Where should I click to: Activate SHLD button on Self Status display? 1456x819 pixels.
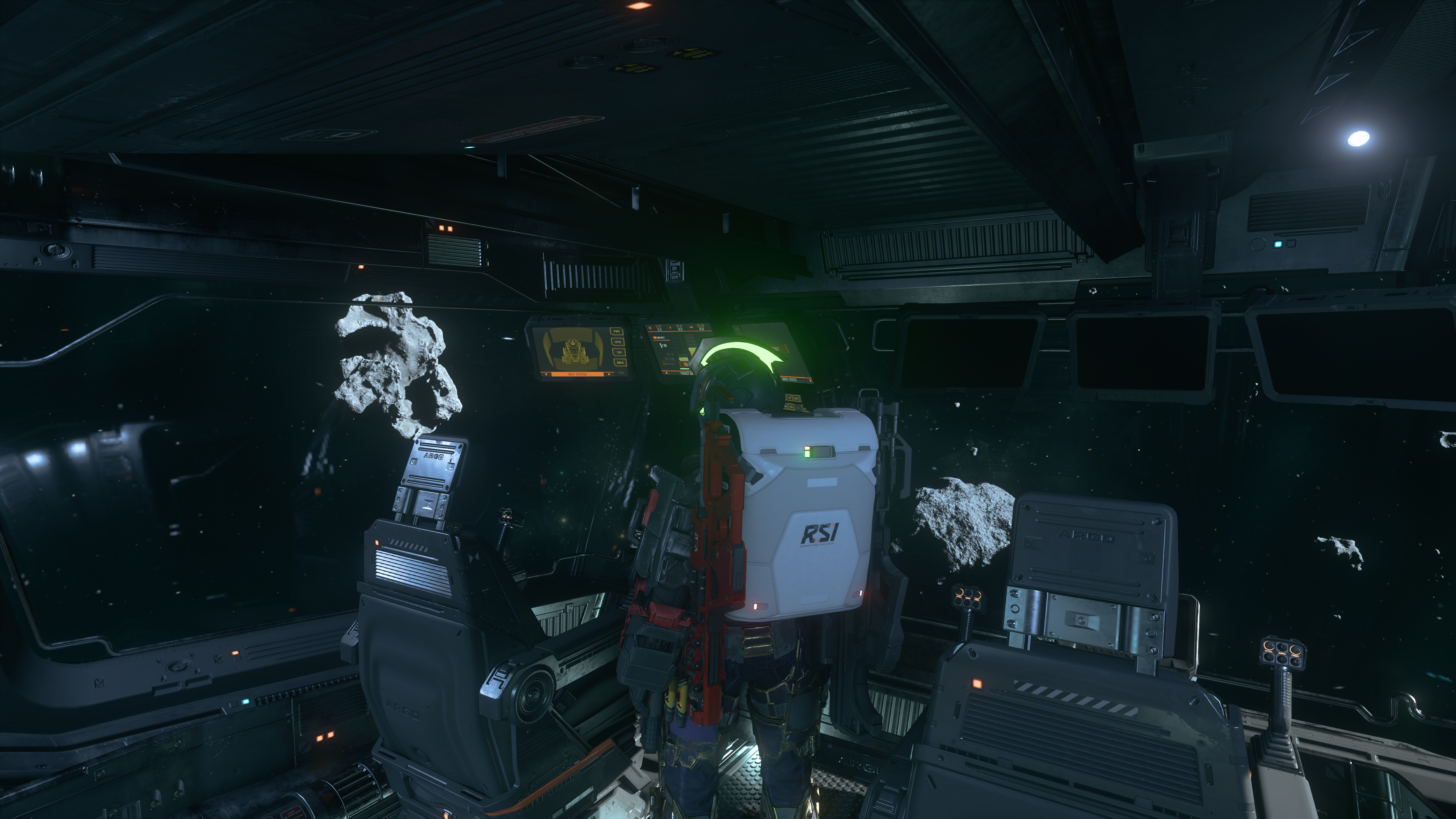pos(620,362)
